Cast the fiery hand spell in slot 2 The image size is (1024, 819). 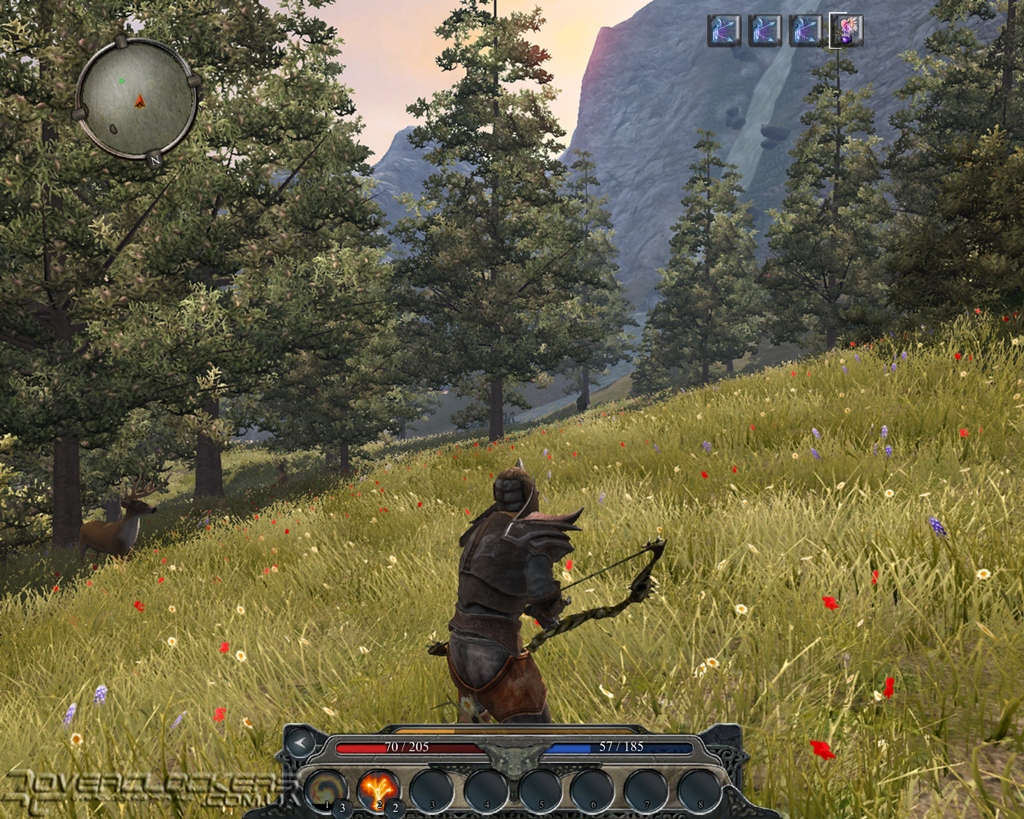point(378,789)
